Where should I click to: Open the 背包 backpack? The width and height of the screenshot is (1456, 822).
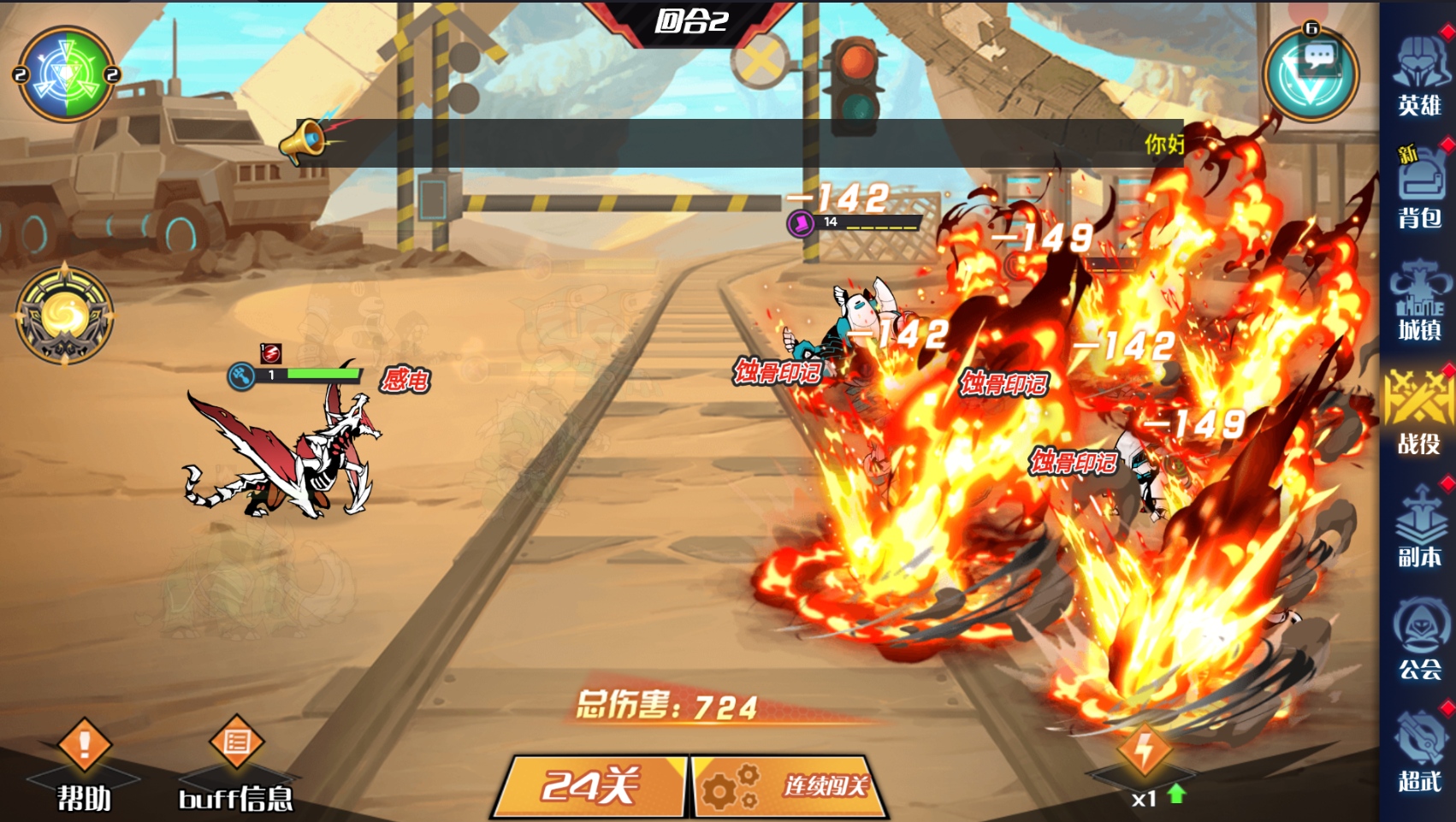[x=1419, y=190]
